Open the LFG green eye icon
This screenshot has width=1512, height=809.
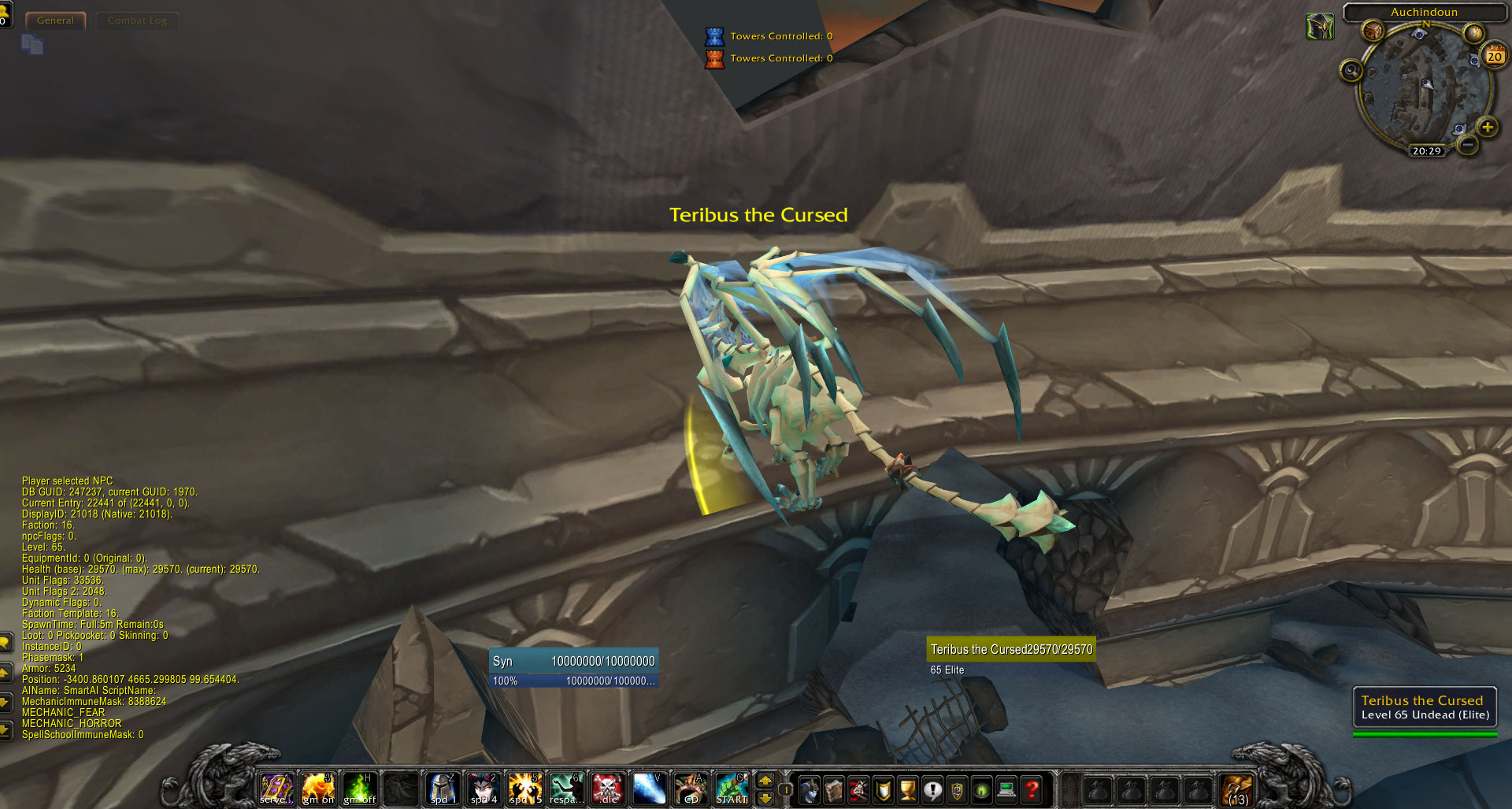[x=982, y=788]
